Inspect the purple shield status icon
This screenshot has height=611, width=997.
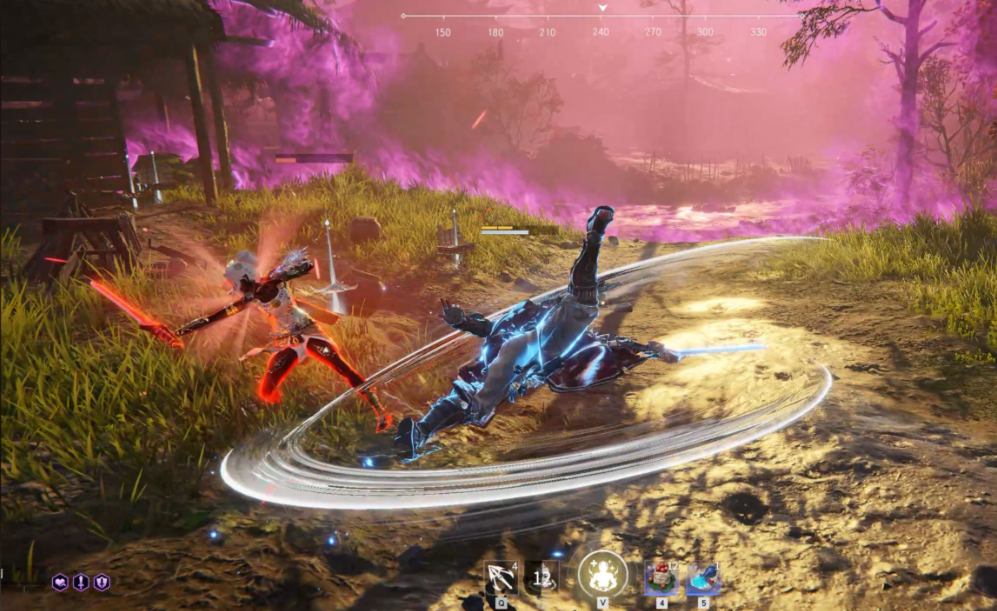101,582
